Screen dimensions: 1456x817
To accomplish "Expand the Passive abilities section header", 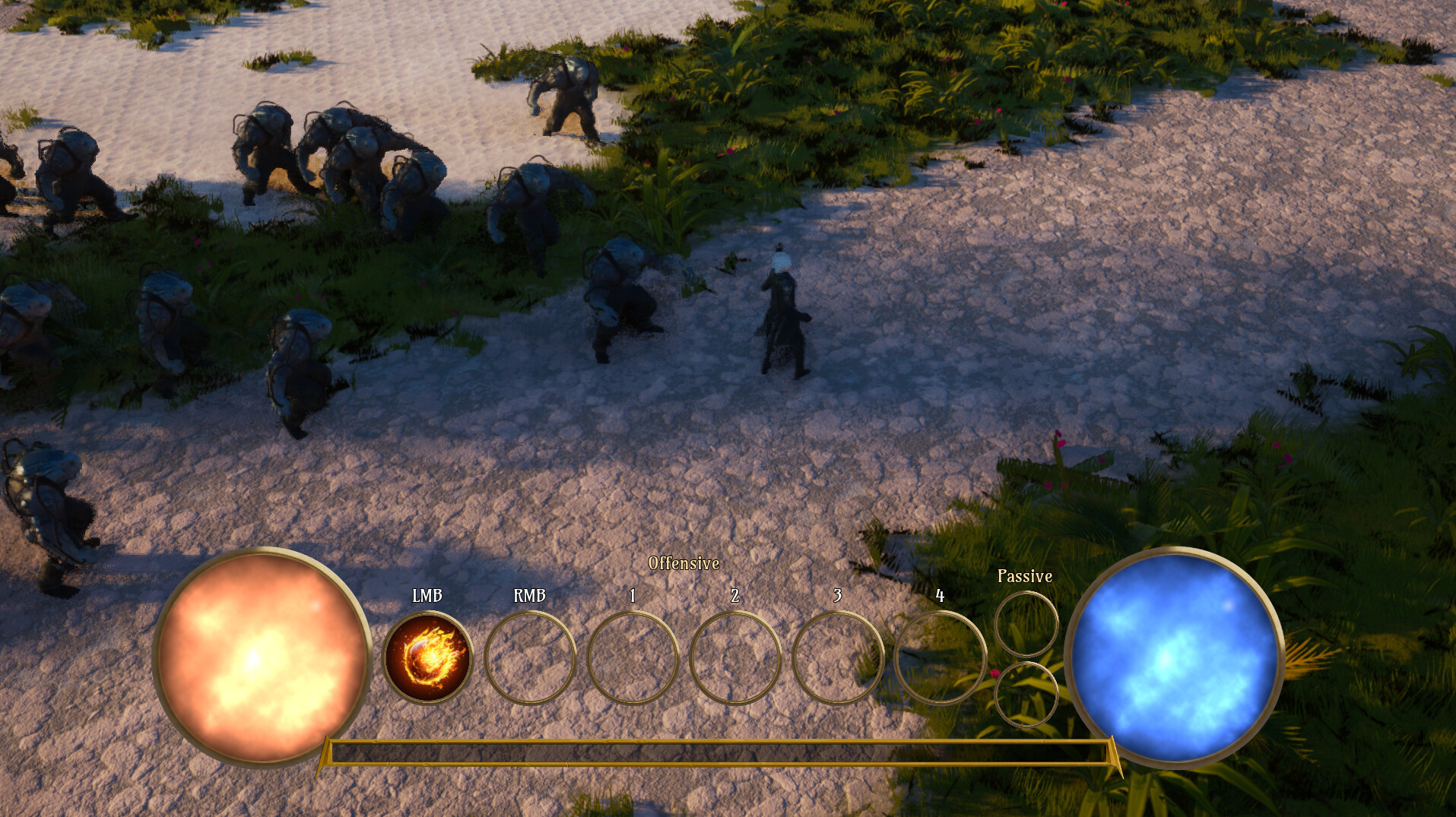I will [1026, 578].
